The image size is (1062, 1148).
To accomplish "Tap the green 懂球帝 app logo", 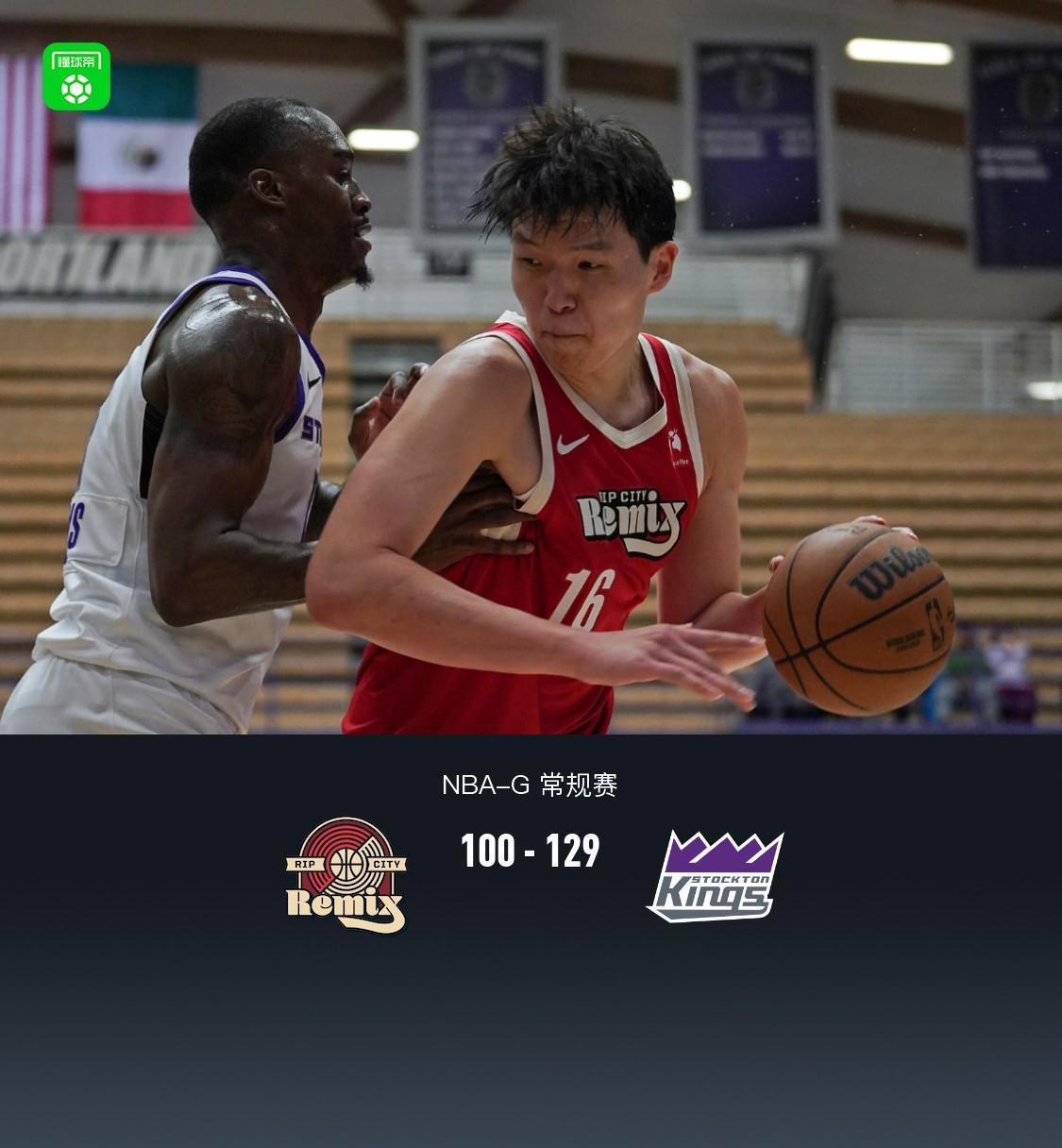I will point(76,76).
